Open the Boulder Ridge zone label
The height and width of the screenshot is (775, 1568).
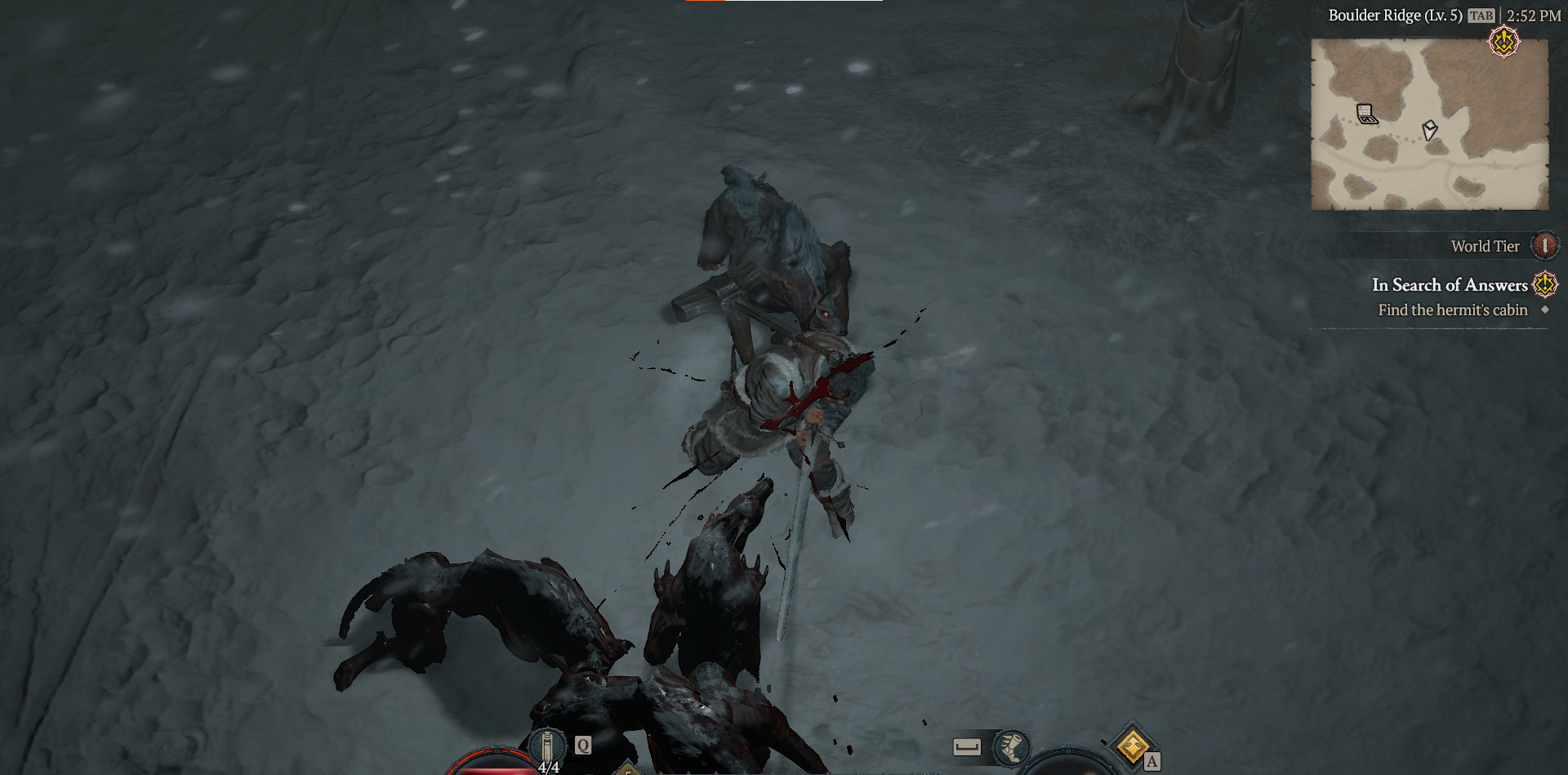(x=1396, y=15)
